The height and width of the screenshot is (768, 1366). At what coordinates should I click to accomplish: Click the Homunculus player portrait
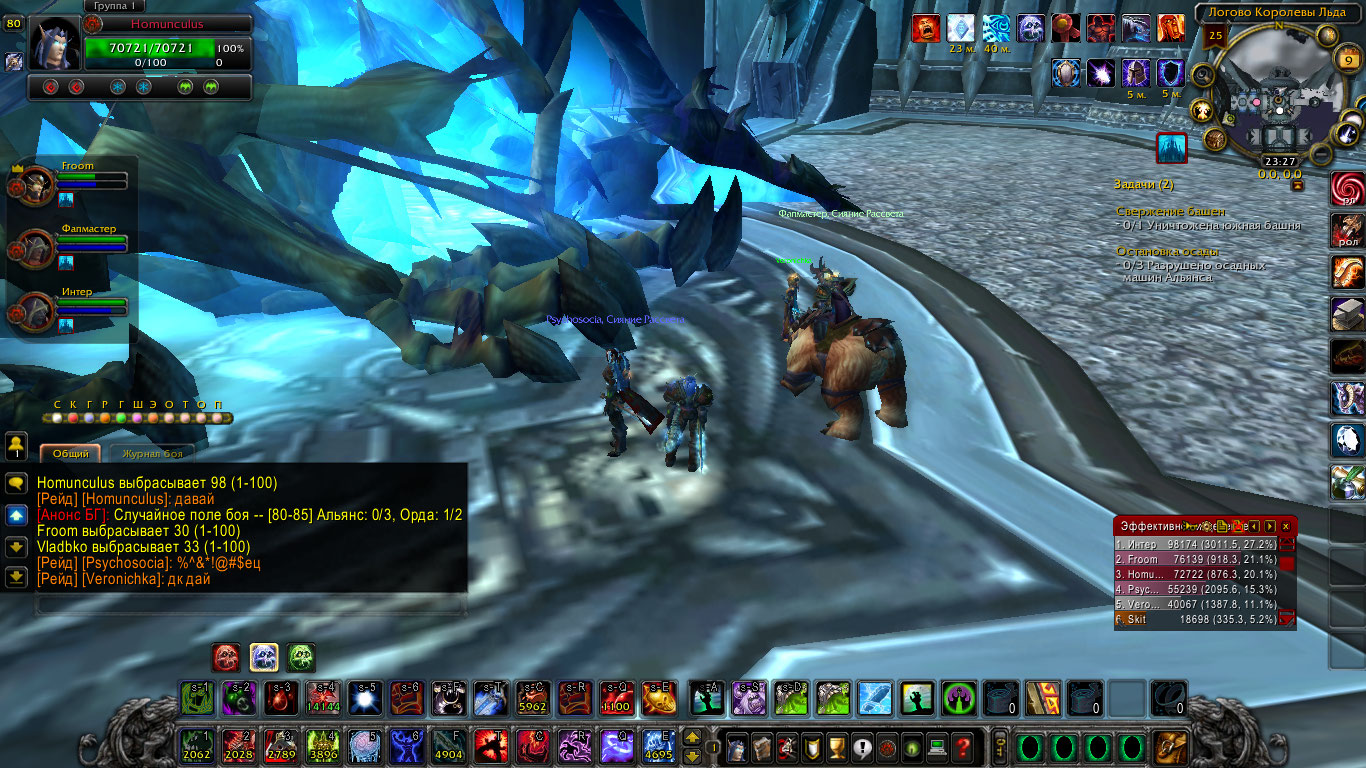point(53,43)
